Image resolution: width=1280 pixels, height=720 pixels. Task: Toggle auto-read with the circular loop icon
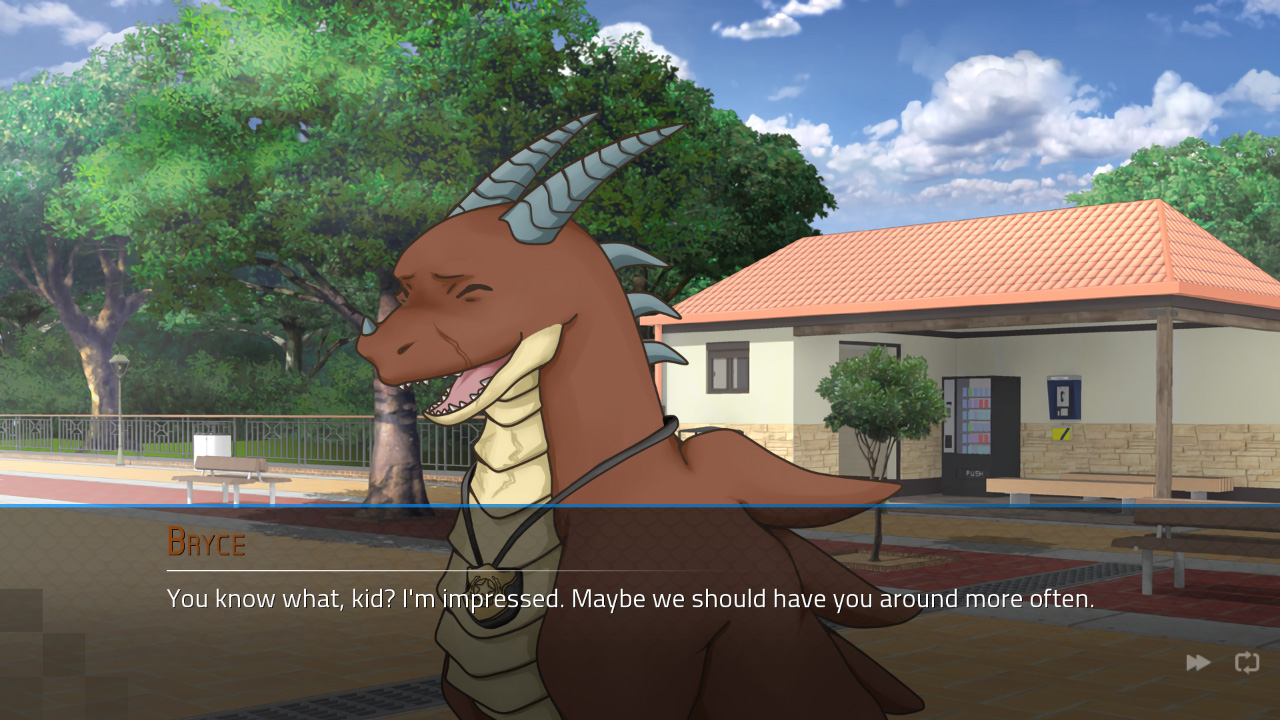(1246, 662)
